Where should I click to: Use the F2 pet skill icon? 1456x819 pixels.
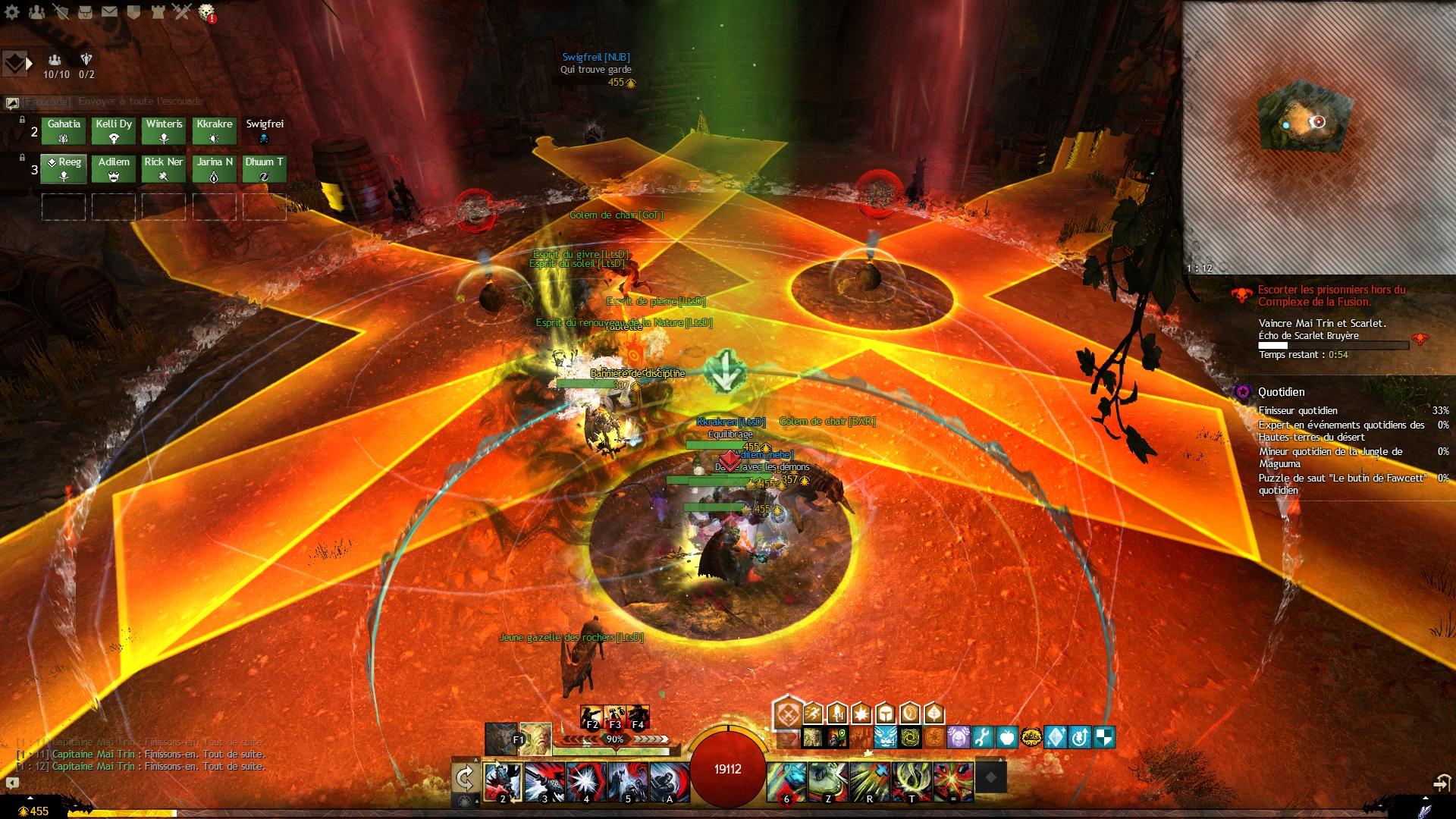point(591,717)
